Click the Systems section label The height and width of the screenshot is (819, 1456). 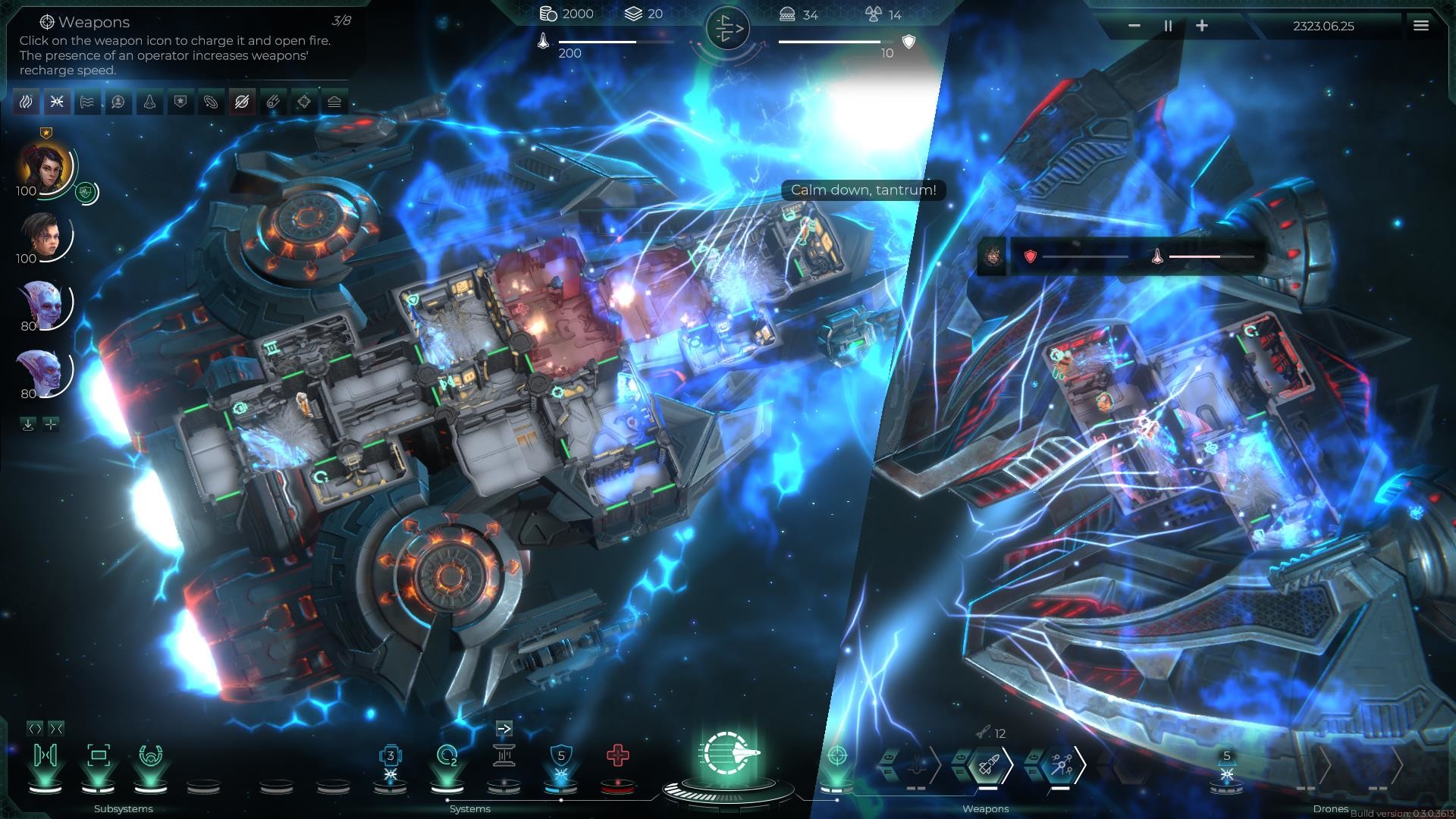470,809
